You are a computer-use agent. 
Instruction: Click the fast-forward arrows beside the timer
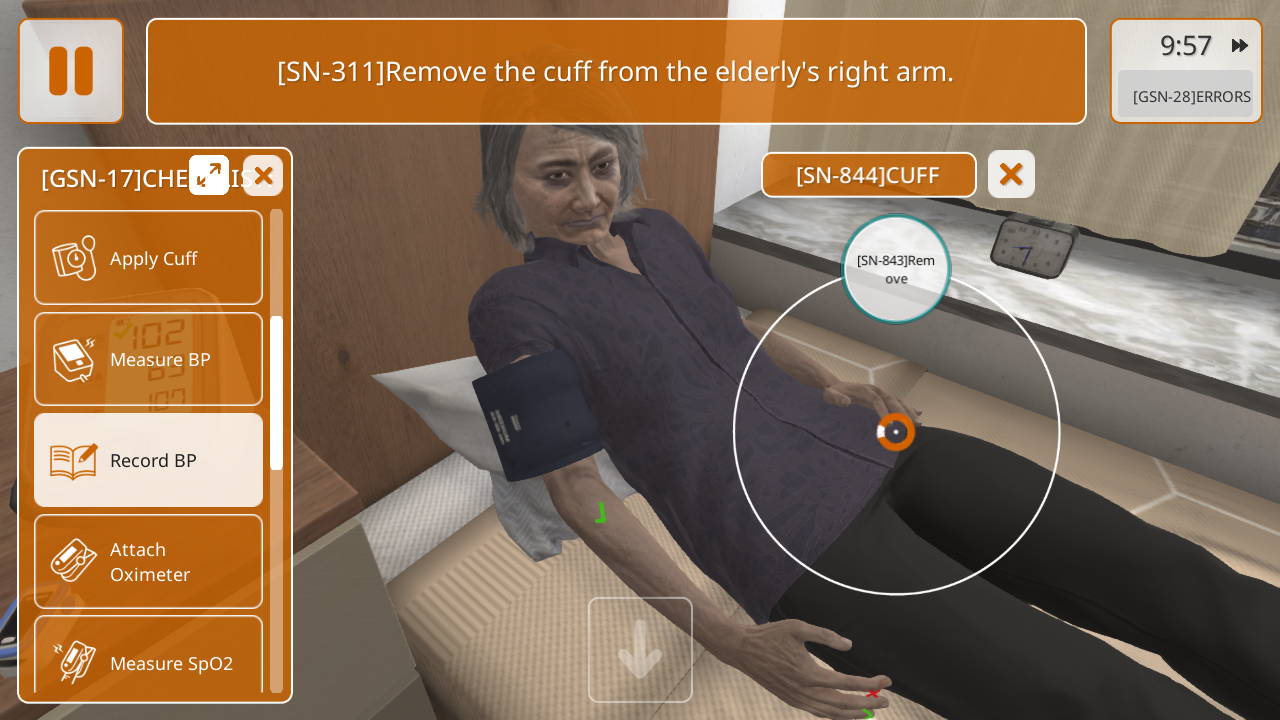[1240, 45]
